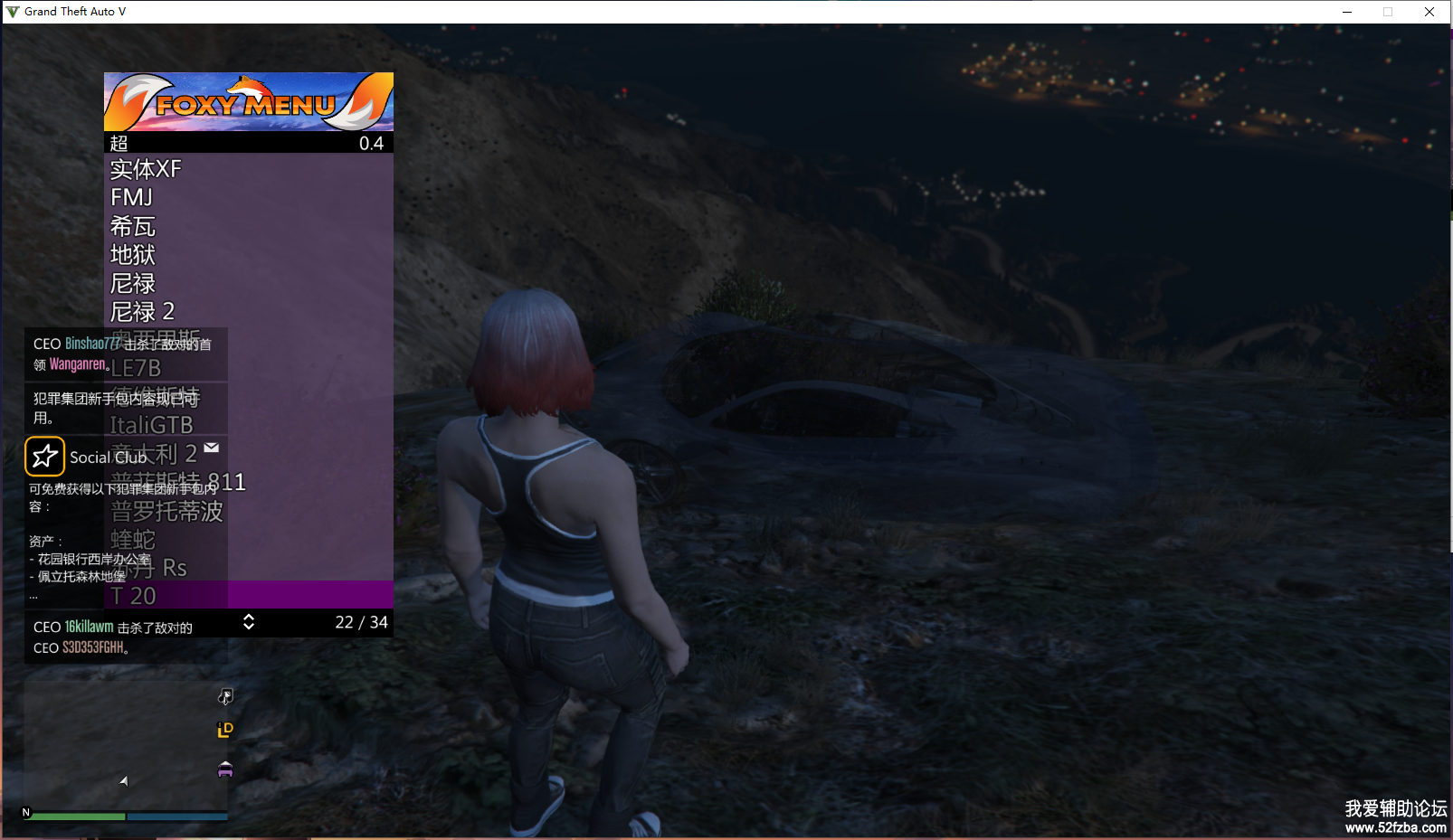
Task: Select the 尼禄 entry without a number
Action: pos(133,283)
